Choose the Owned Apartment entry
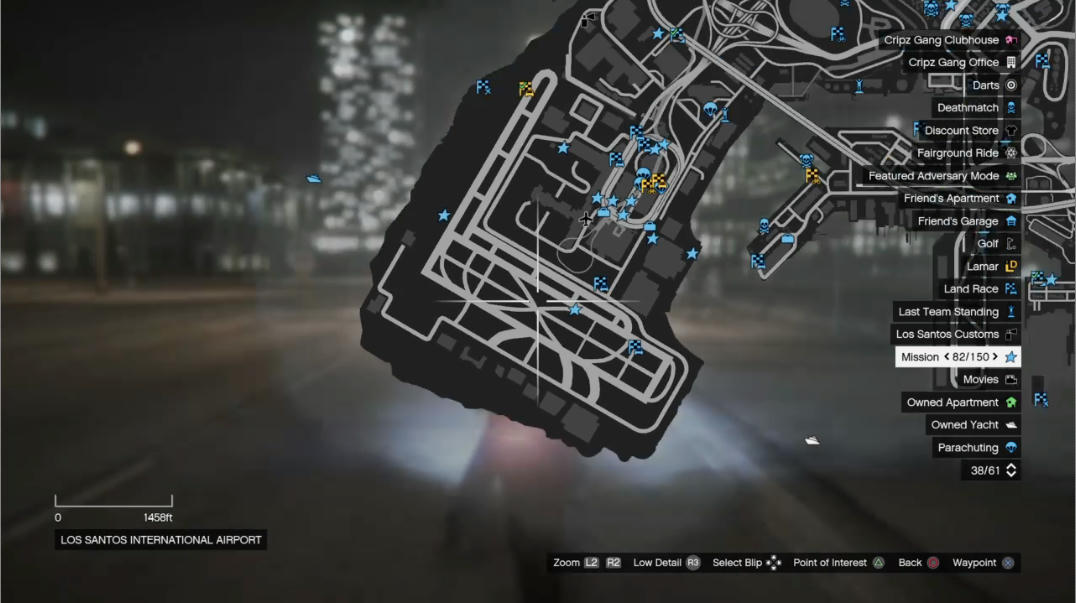1076x603 pixels. (960, 403)
